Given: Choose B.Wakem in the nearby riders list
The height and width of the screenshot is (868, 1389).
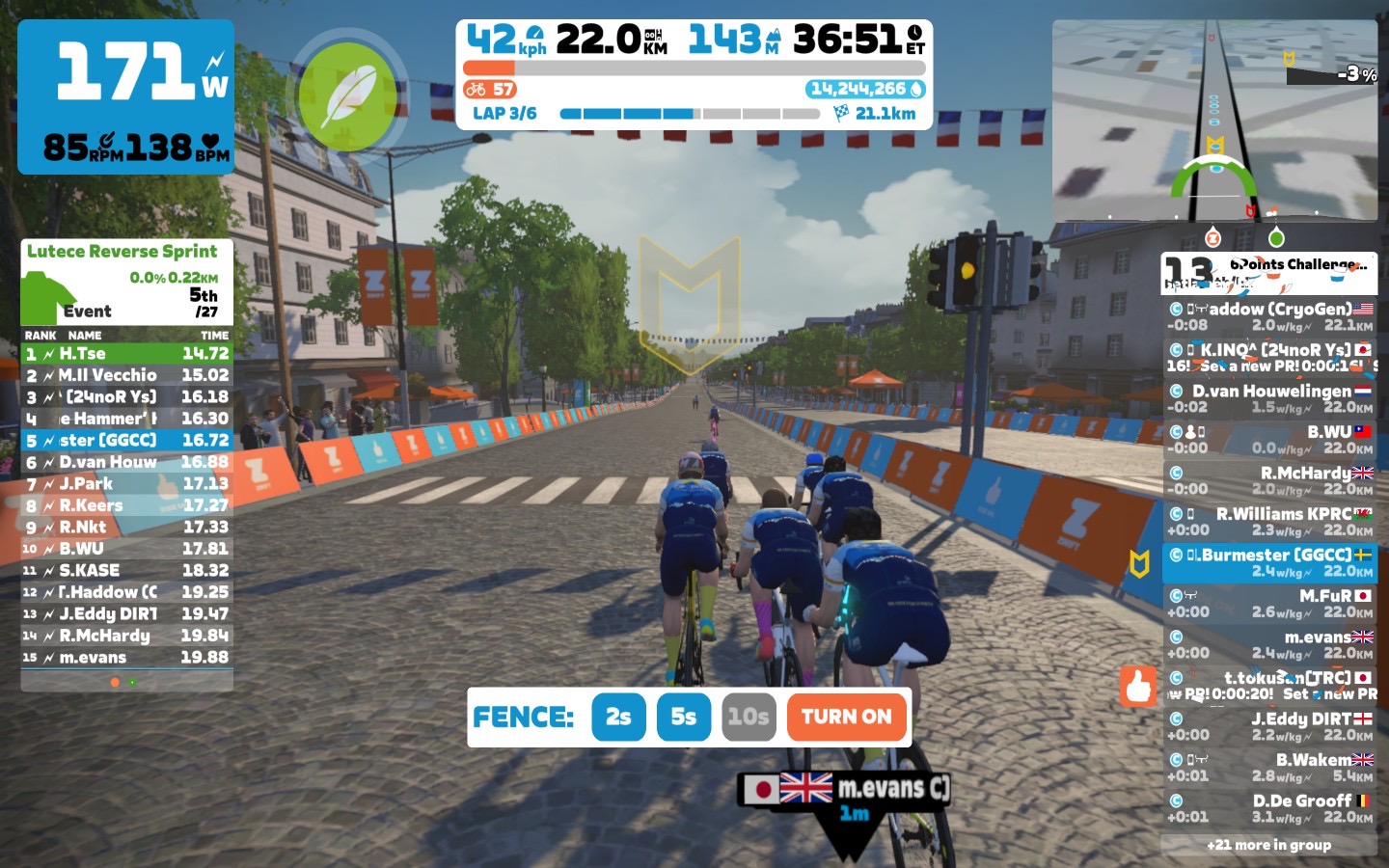Looking at the screenshot, I should 1269,767.
